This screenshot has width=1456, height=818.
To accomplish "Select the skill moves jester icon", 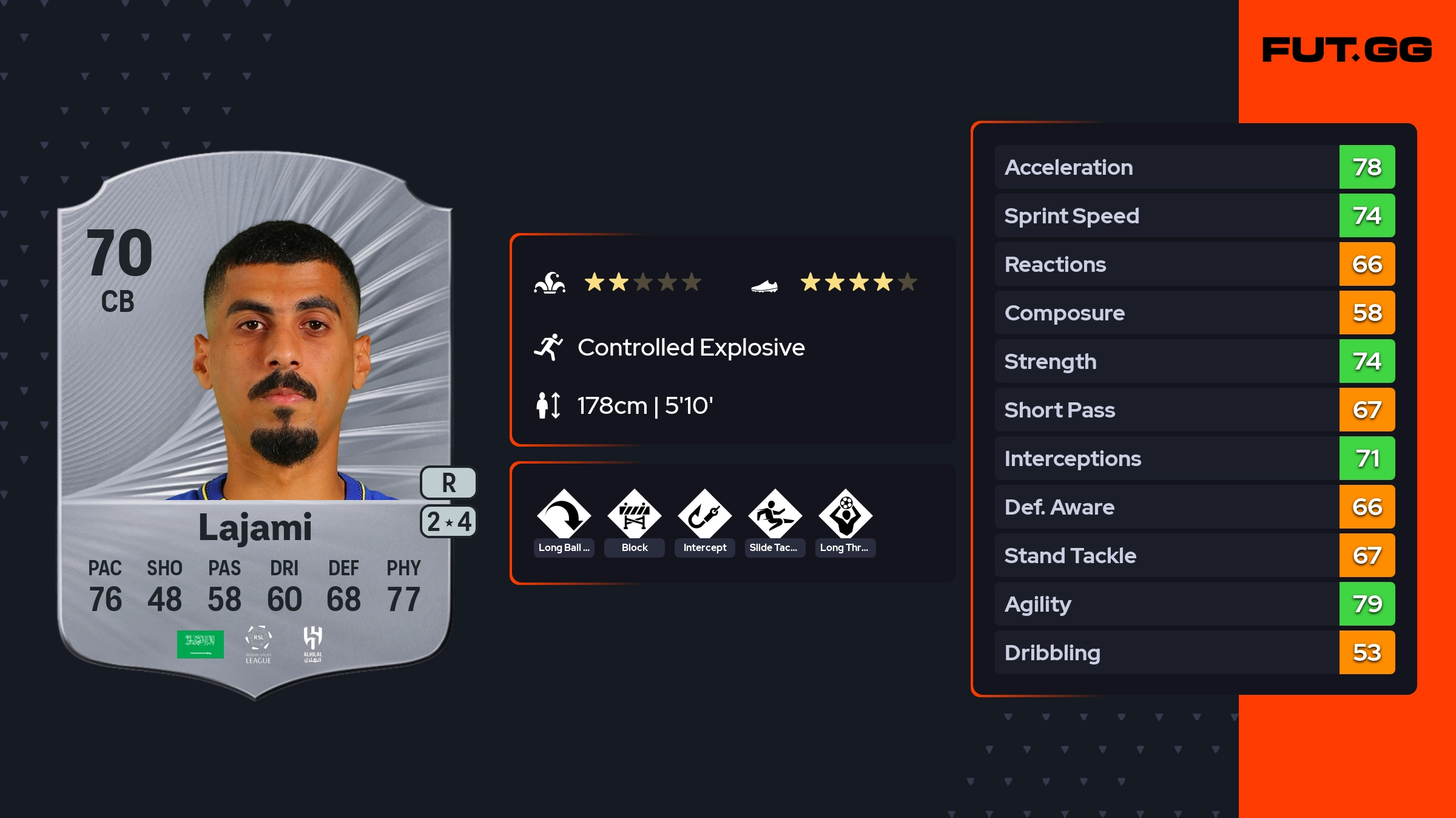I will 550,283.
